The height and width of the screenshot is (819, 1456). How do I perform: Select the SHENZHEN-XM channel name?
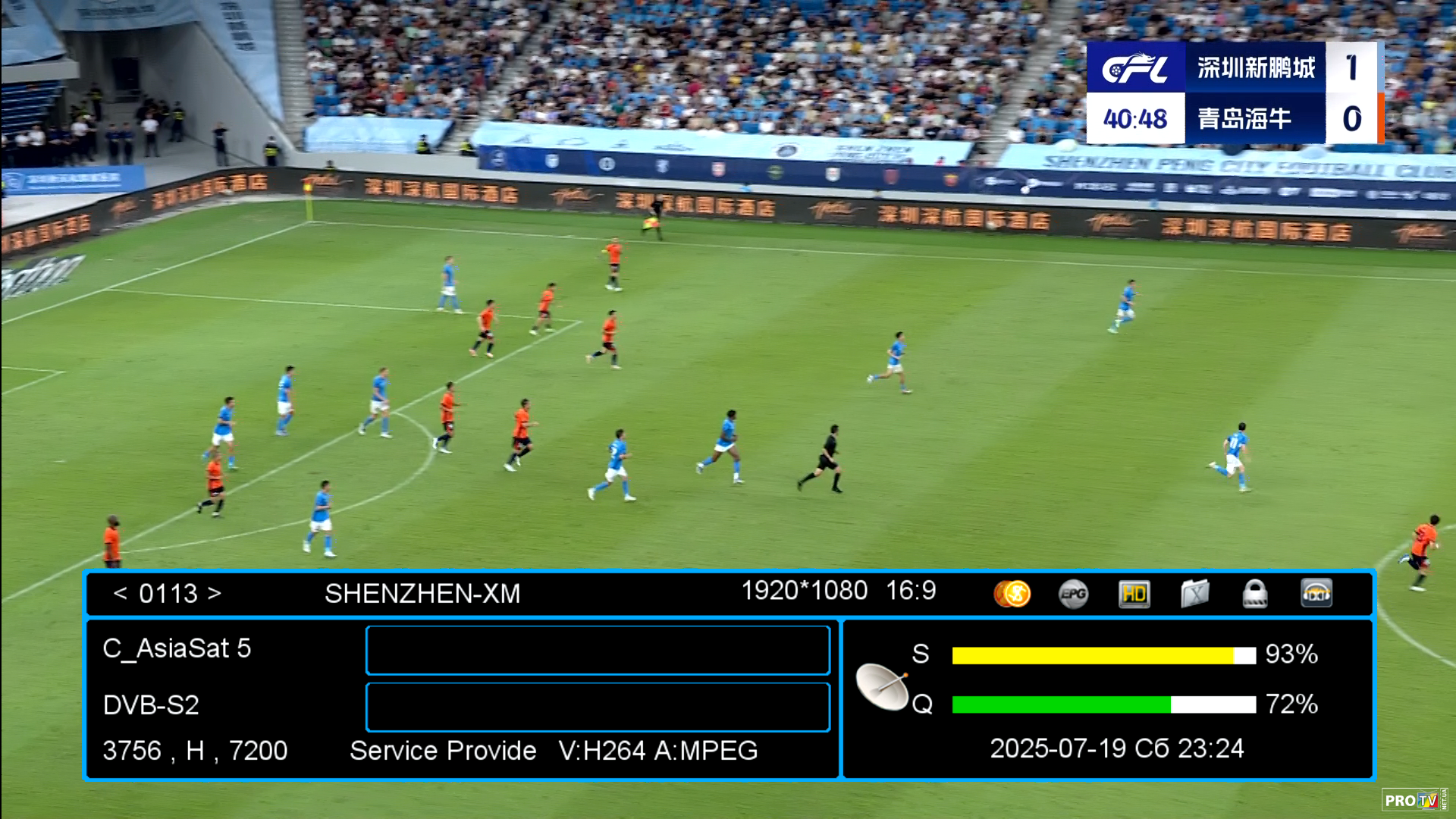[x=422, y=594]
